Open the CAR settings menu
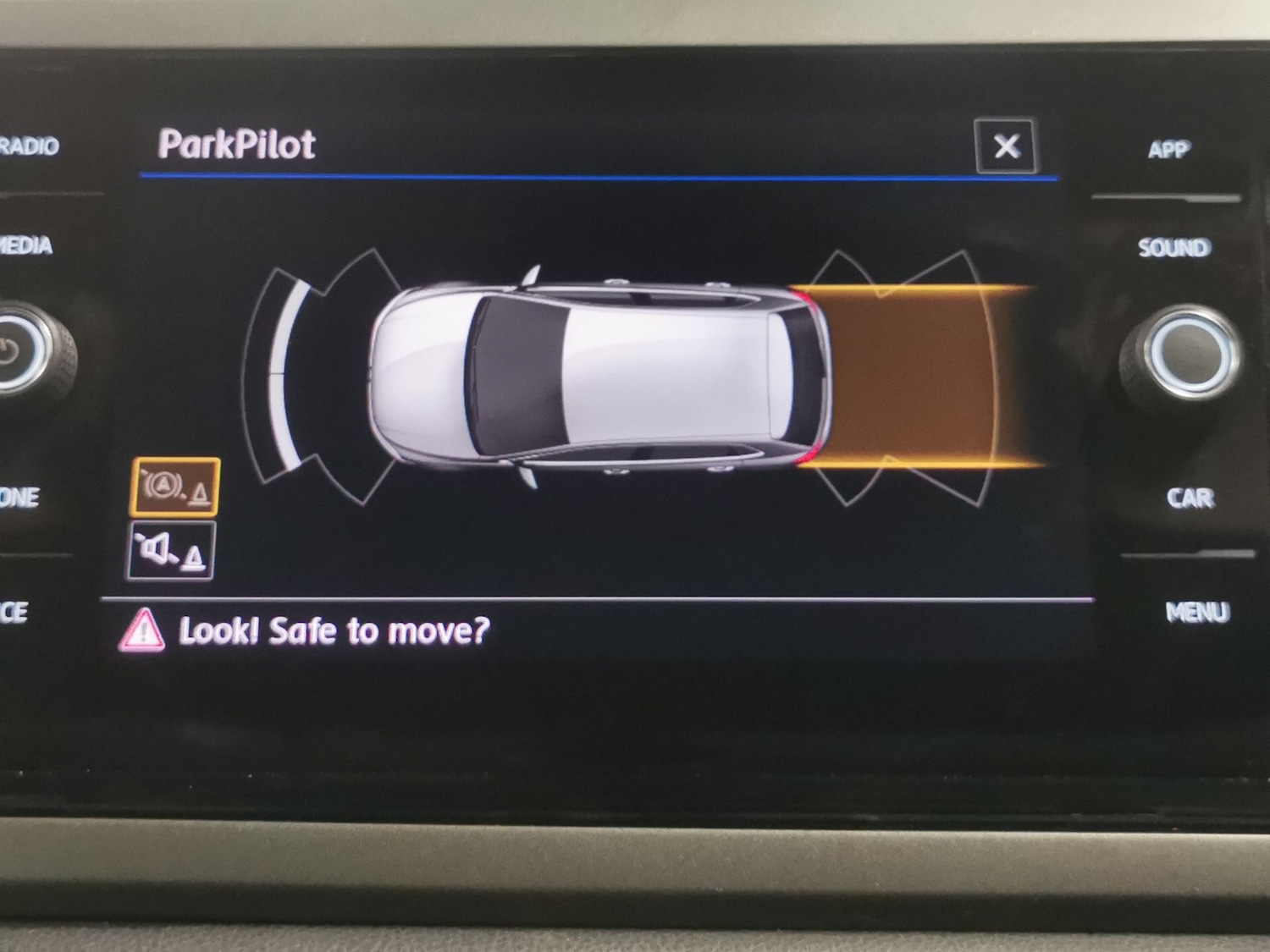 click(1191, 497)
